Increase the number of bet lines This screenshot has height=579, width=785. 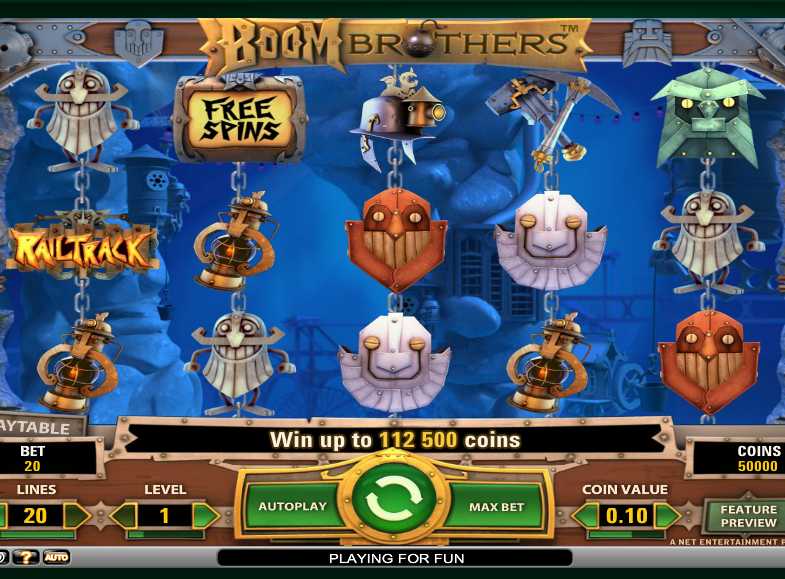(x=77, y=516)
